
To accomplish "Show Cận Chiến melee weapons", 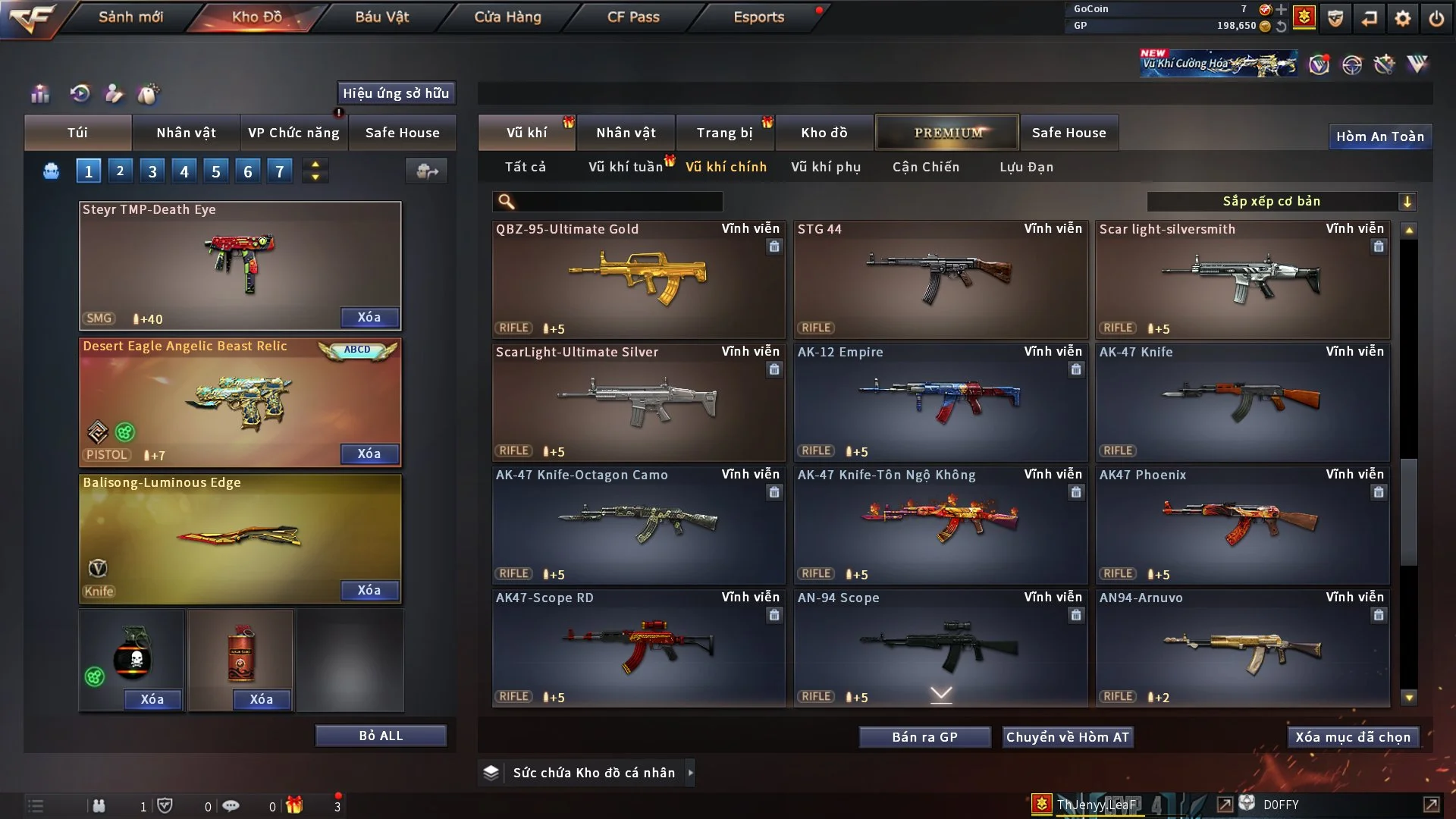I will 925,167.
